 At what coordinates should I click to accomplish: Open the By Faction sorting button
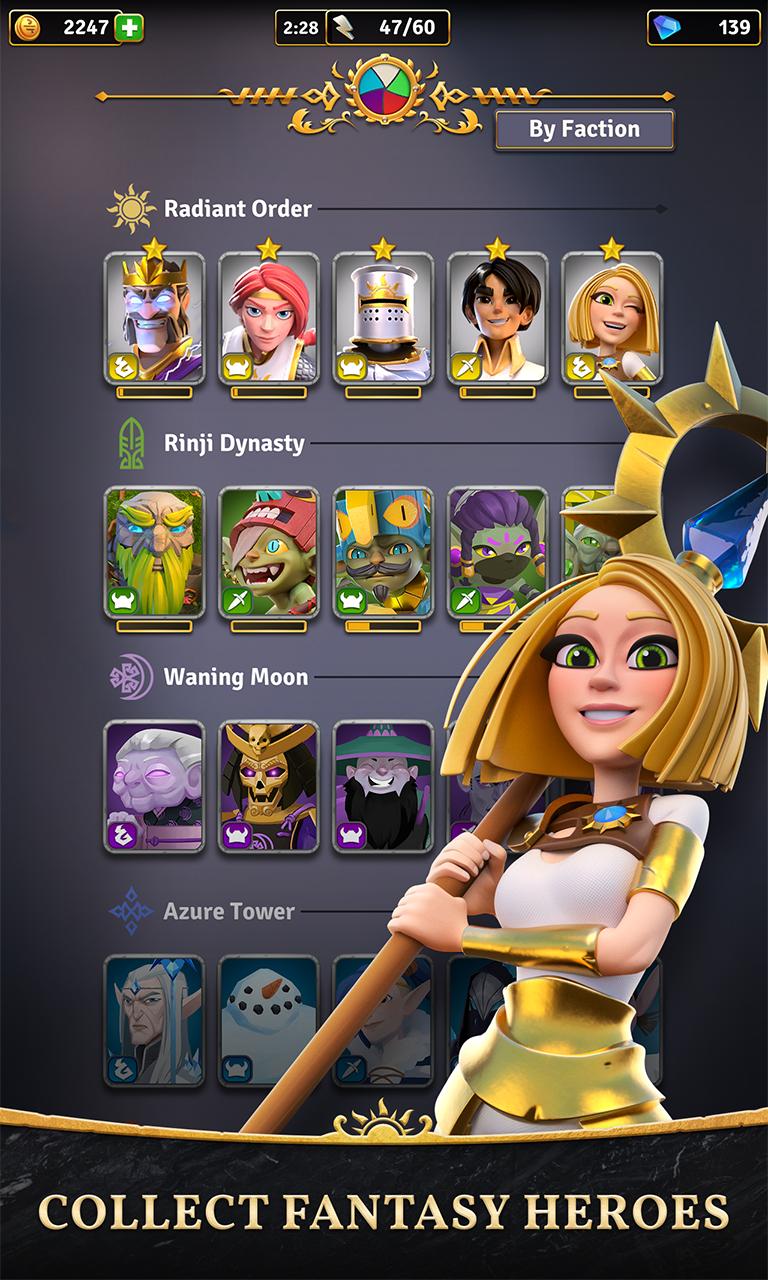click(x=584, y=130)
